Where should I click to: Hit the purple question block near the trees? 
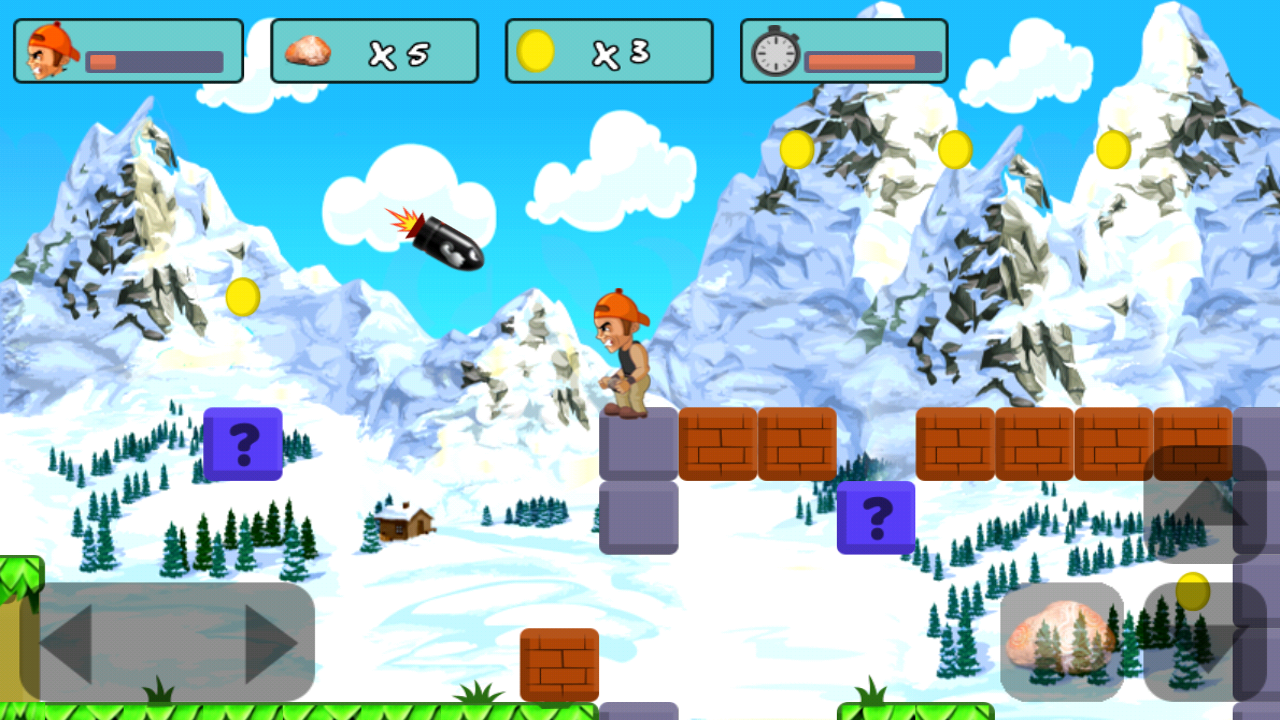(x=241, y=443)
